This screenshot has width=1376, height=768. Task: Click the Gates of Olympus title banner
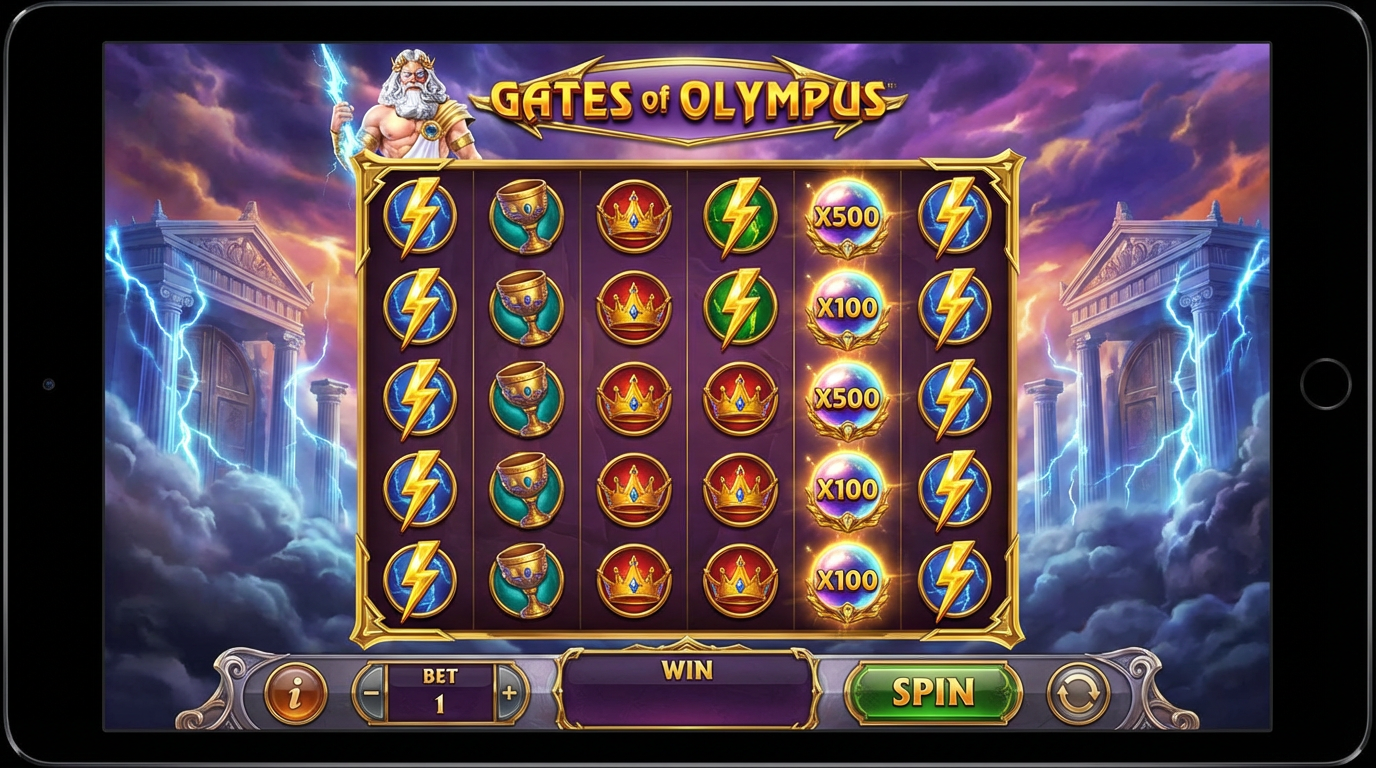[690, 100]
